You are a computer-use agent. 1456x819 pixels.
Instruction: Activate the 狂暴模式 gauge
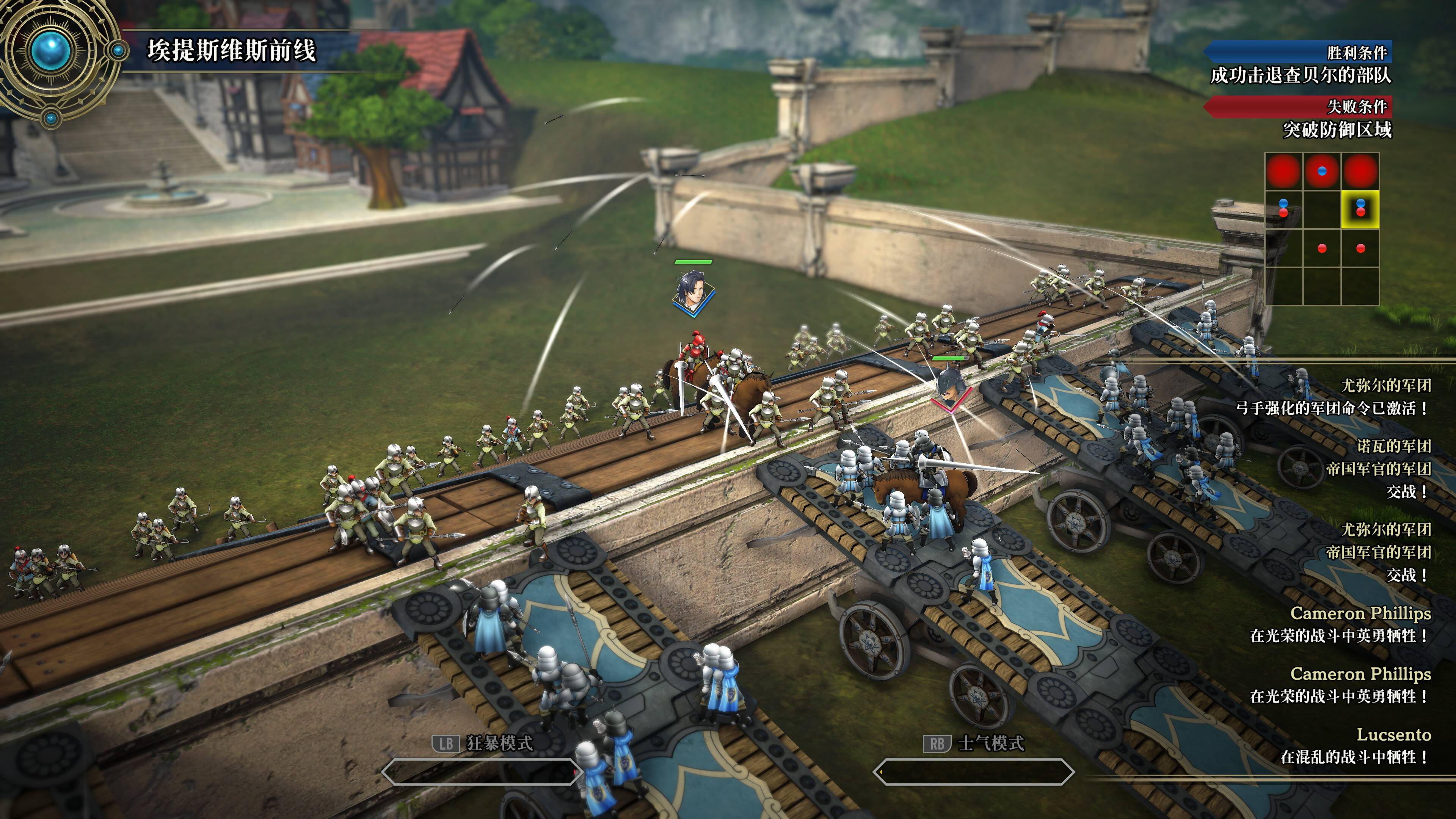(x=480, y=772)
